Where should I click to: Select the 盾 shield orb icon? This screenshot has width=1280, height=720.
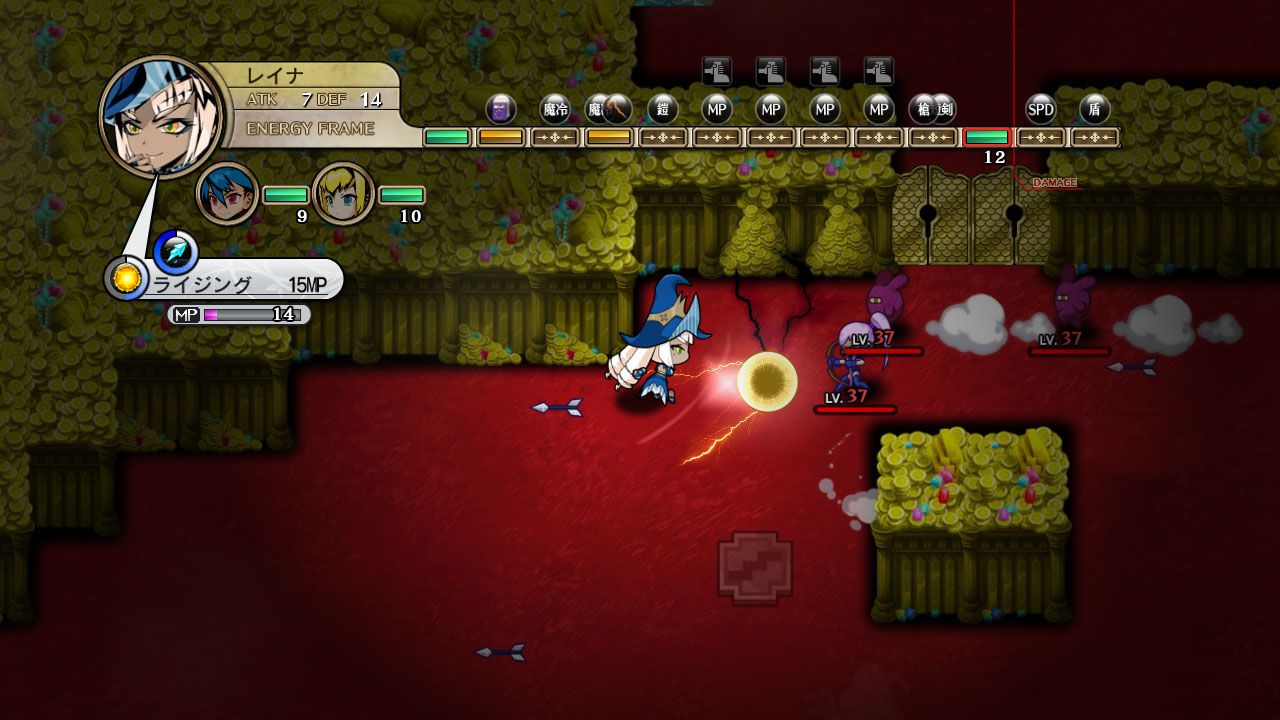point(1096,110)
